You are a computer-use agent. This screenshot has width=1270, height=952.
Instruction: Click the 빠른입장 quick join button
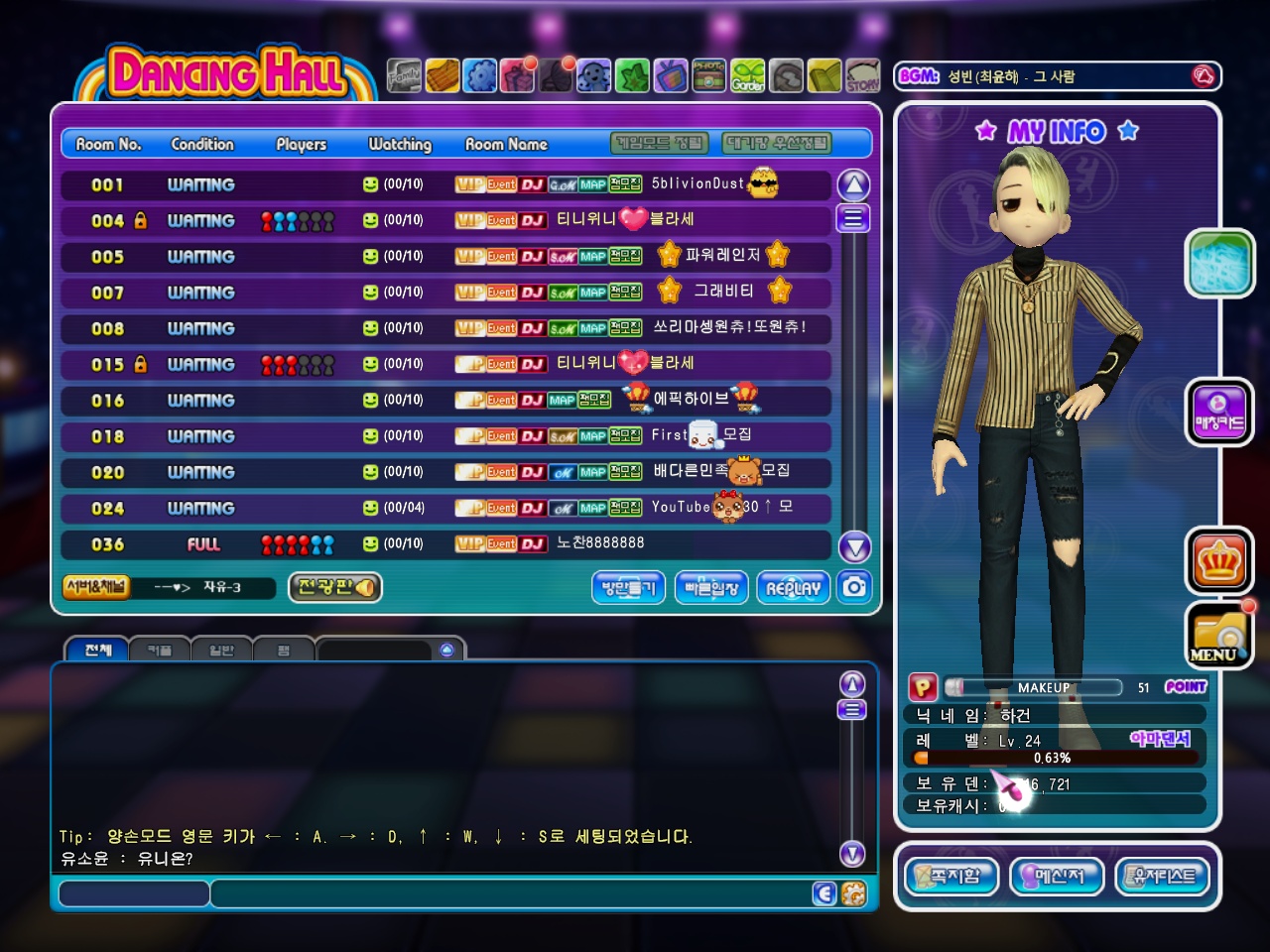[x=711, y=588]
